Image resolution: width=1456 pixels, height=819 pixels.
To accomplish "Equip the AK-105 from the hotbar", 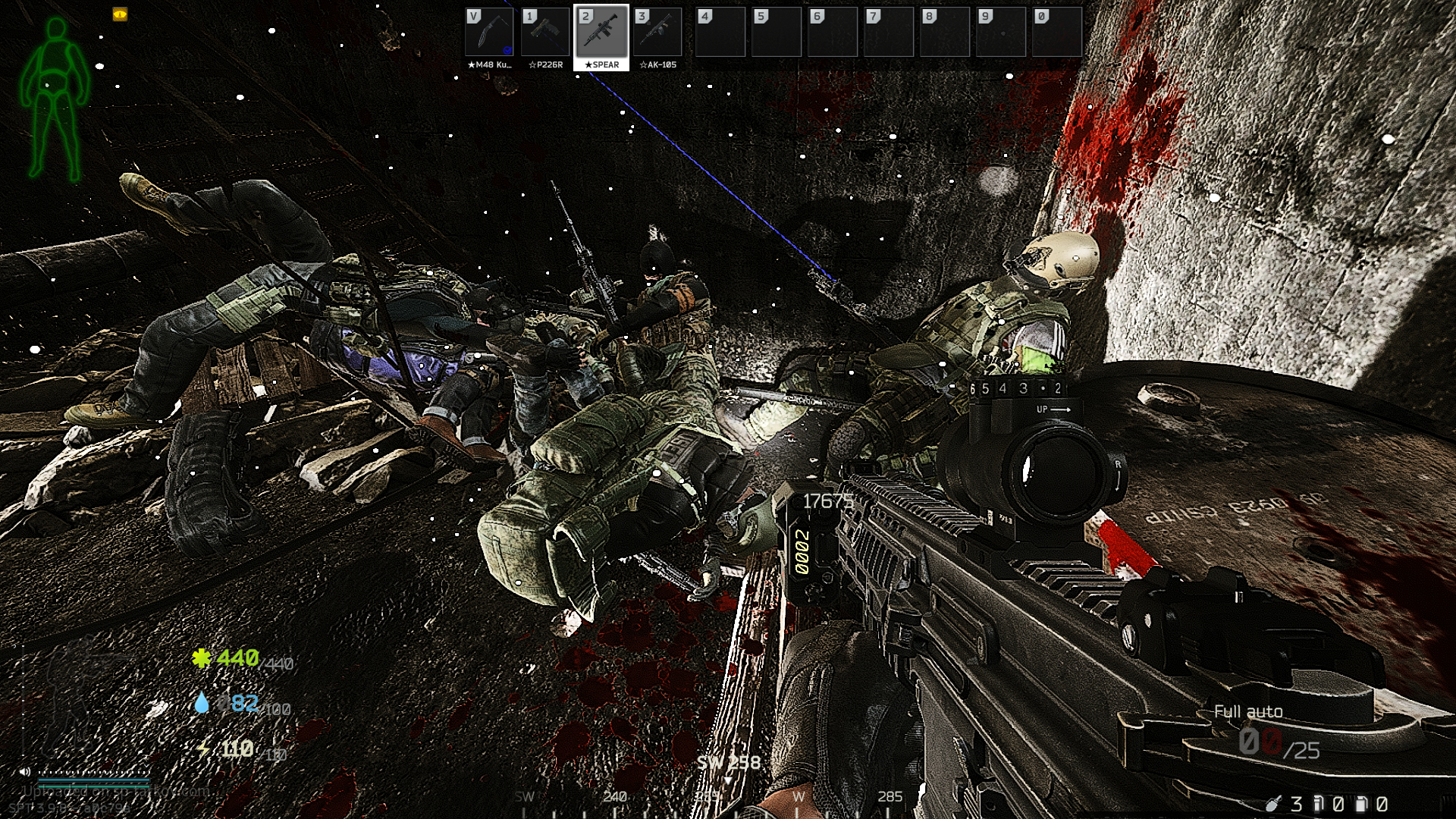I will point(657,33).
